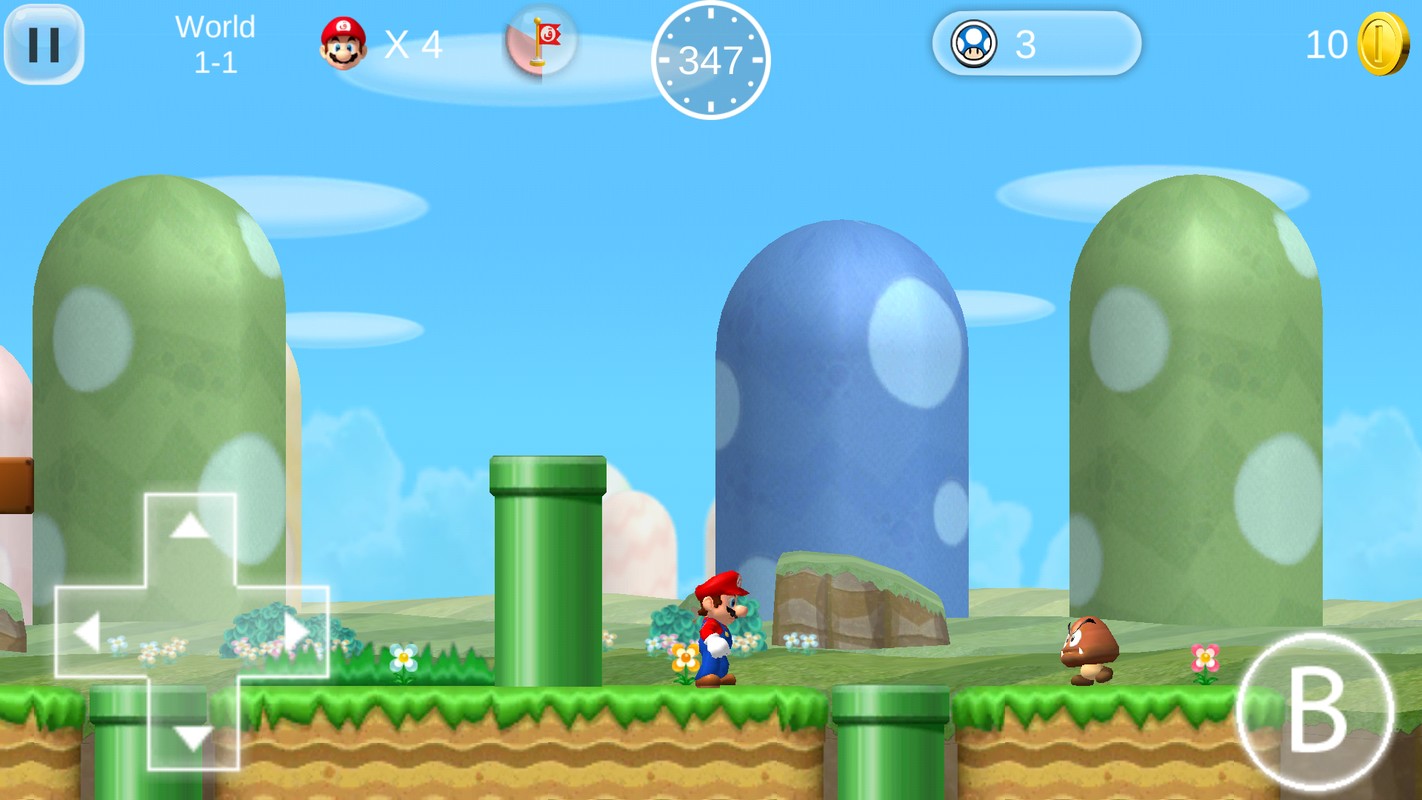Tap the blue Toad mushroom counter icon
The image size is (1422, 800).
pos(971,44)
